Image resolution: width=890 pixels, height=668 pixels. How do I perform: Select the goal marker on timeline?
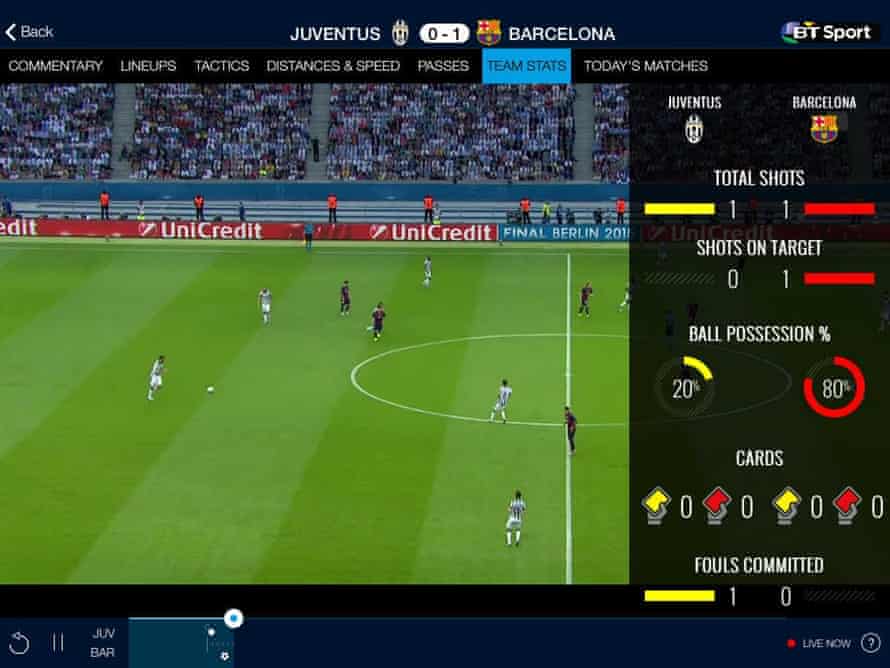click(224, 656)
